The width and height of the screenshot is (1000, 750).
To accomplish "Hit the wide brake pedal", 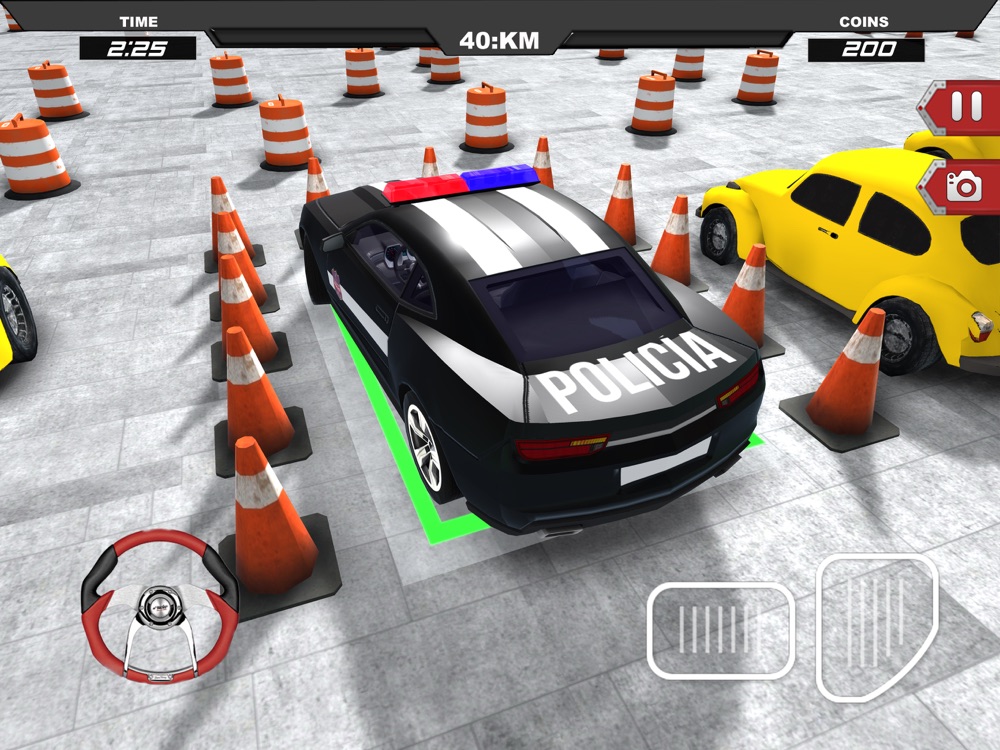I will coord(720,630).
